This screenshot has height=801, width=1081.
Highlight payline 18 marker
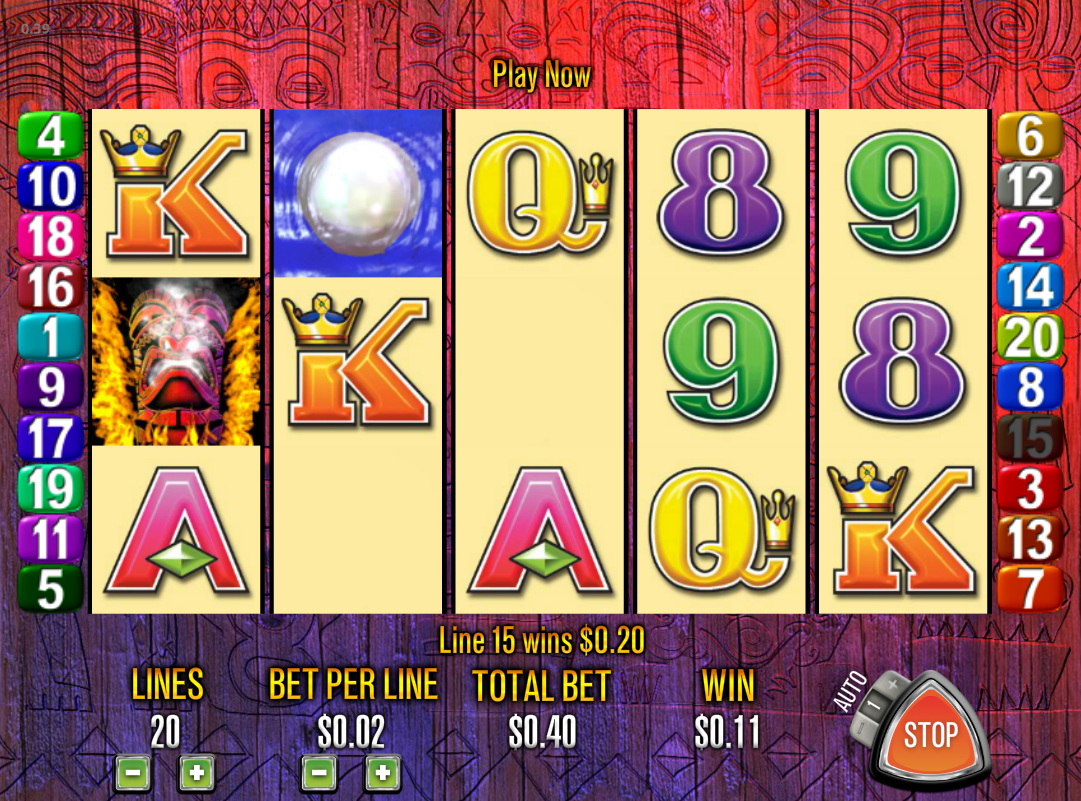coord(50,237)
